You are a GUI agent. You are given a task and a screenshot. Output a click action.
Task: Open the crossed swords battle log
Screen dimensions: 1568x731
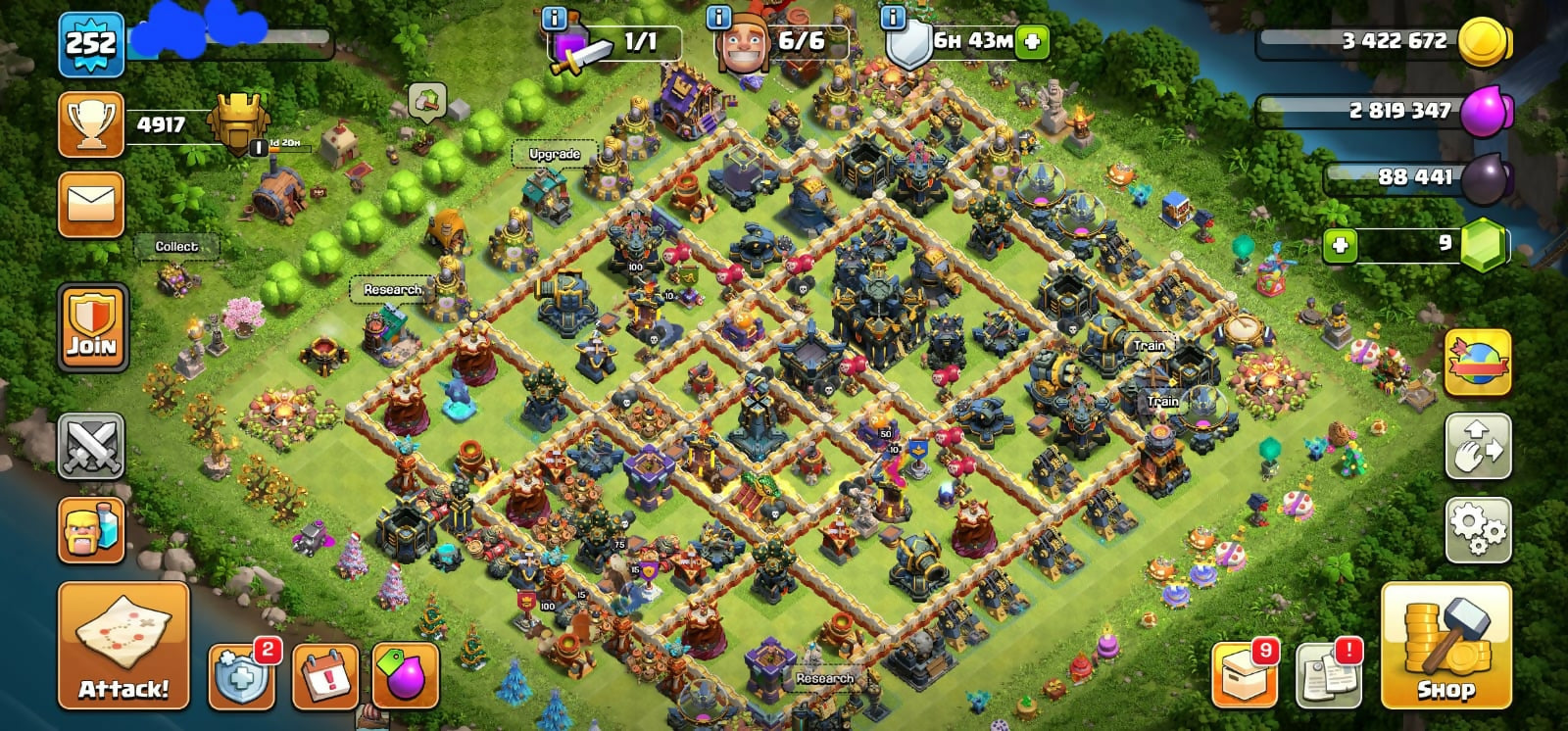(91, 447)
